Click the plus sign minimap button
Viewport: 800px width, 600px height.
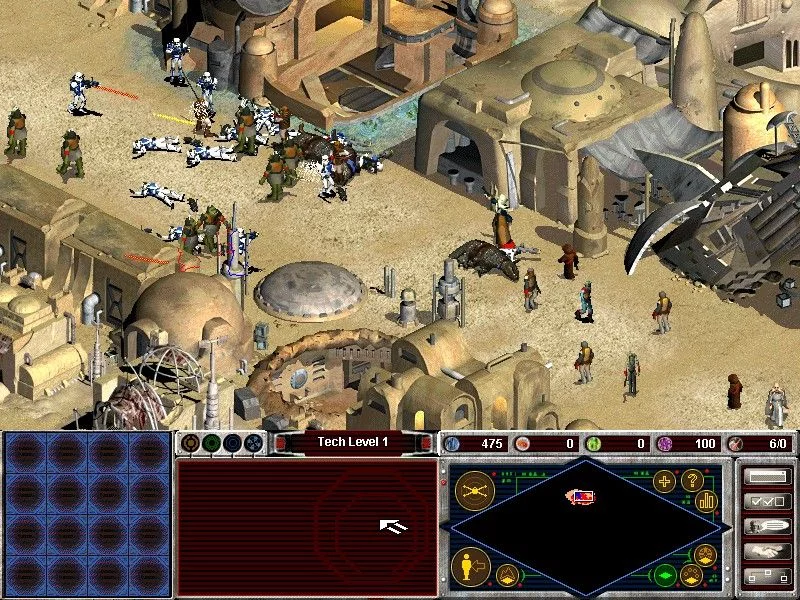(664, 481)
